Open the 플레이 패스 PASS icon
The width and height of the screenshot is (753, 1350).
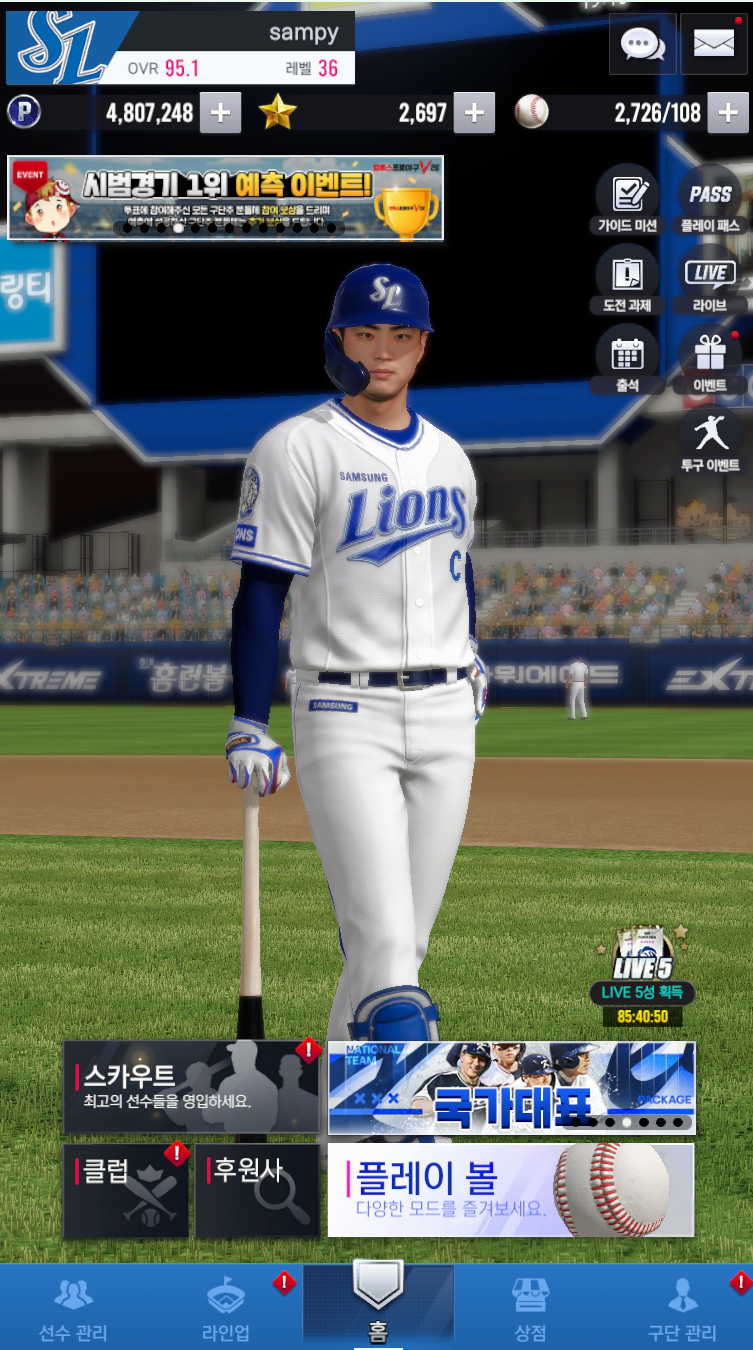point(710,199)
